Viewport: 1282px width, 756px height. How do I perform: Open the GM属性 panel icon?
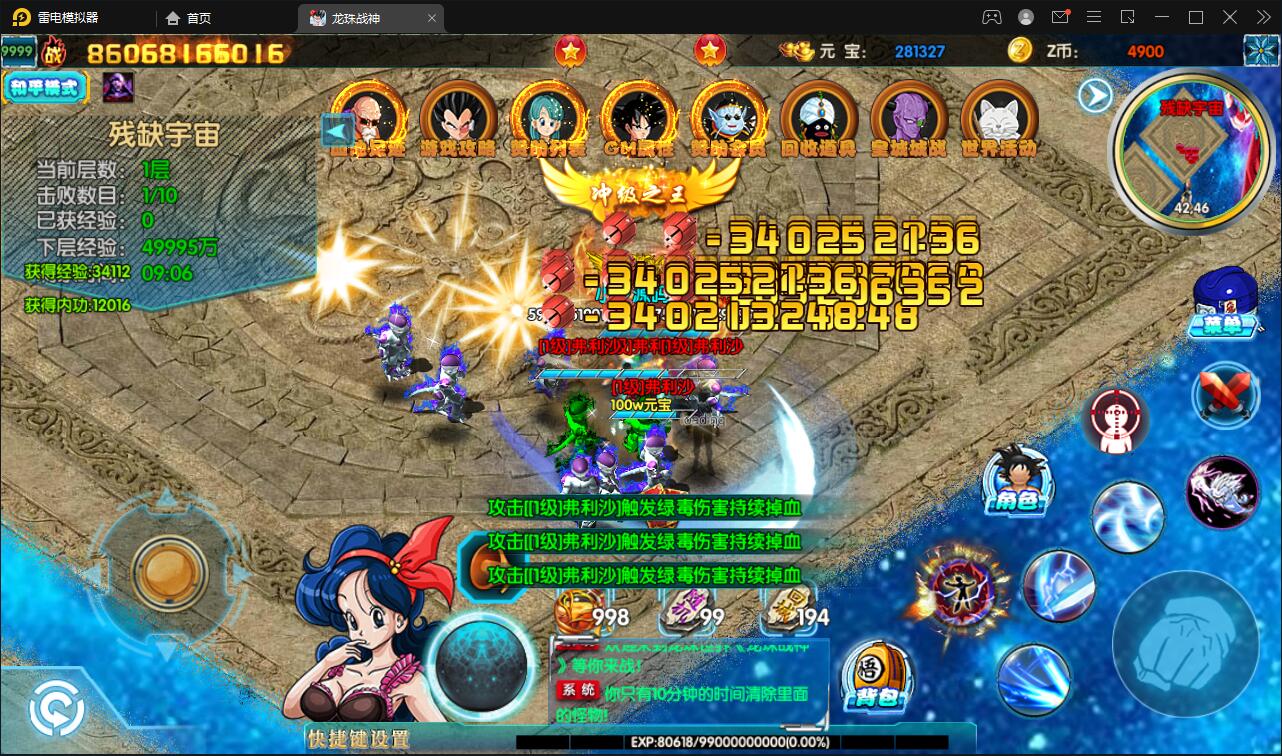click(x=638, y=118)
